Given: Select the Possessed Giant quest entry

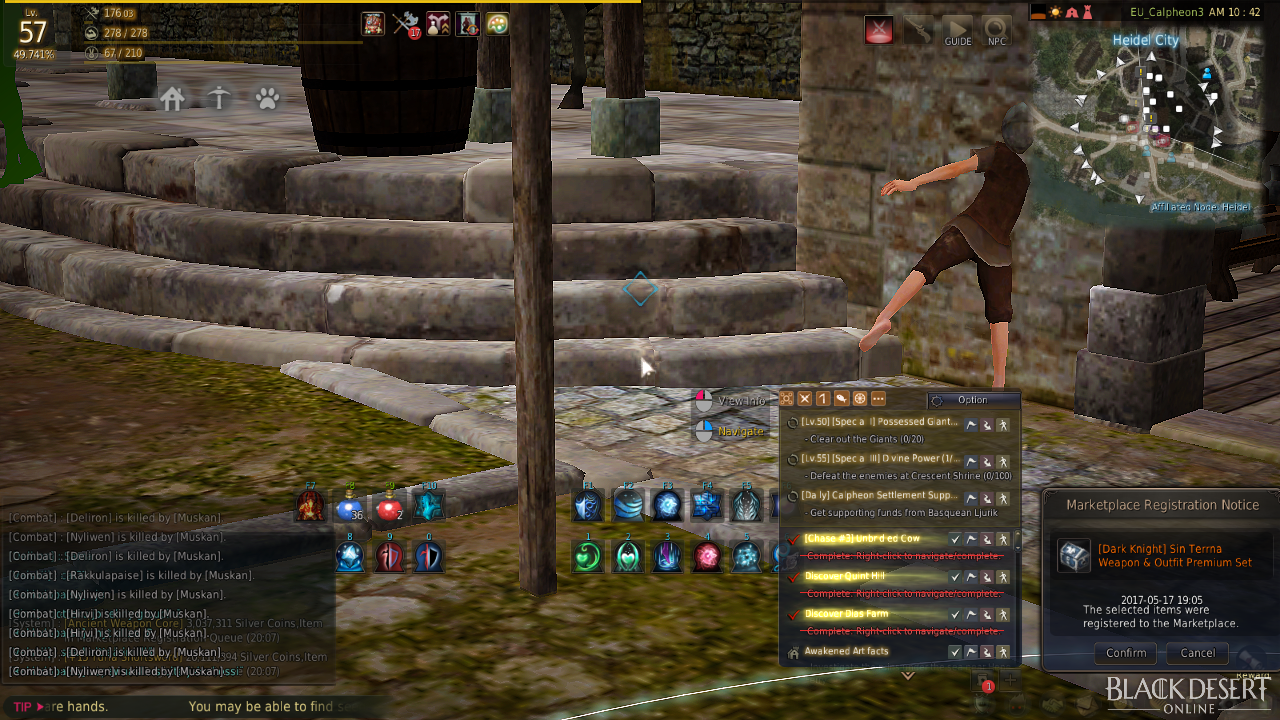Looking at the screenshot, I should click(879, 422).
